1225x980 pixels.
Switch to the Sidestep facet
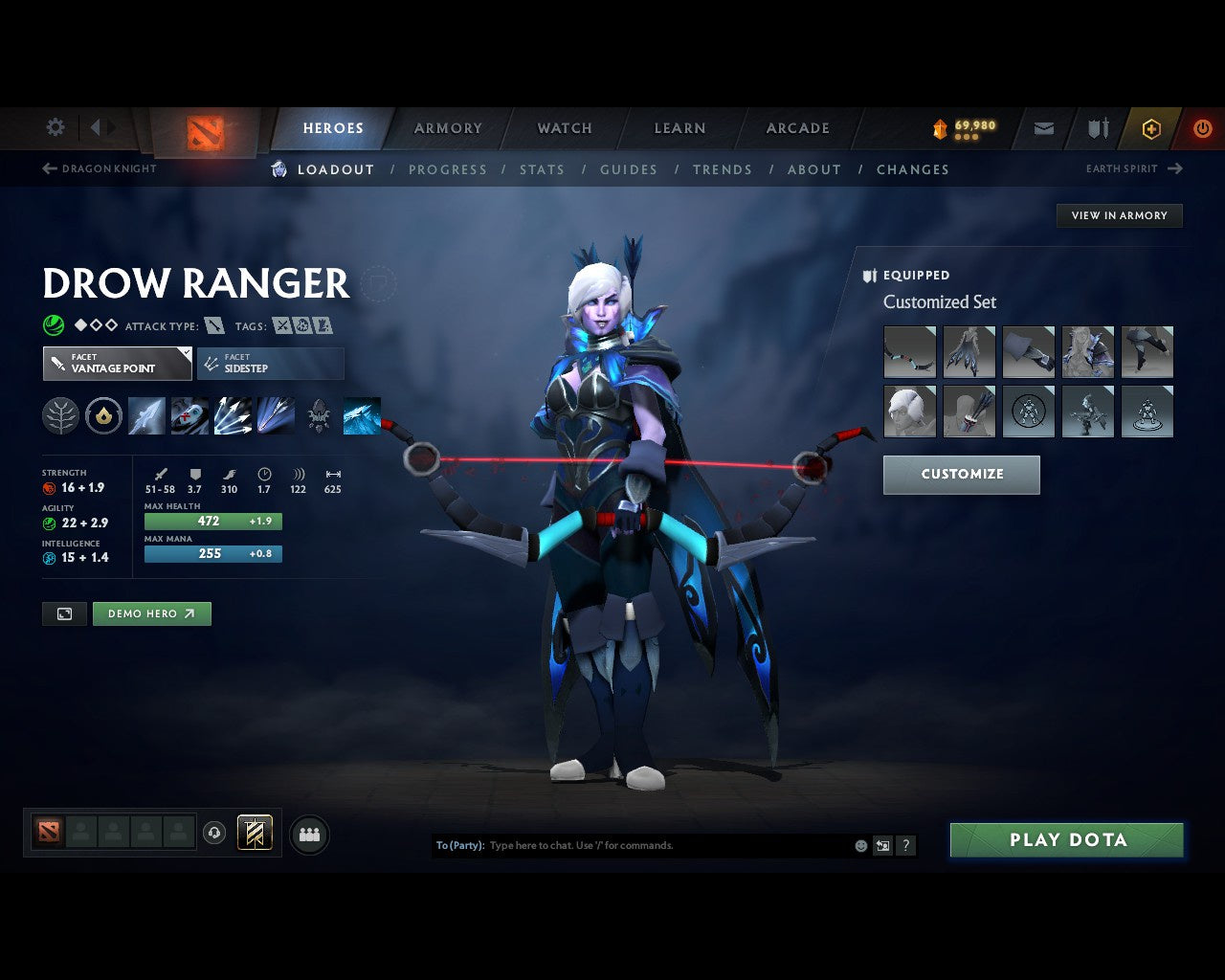pyautogui.click(x=270, y=364)
